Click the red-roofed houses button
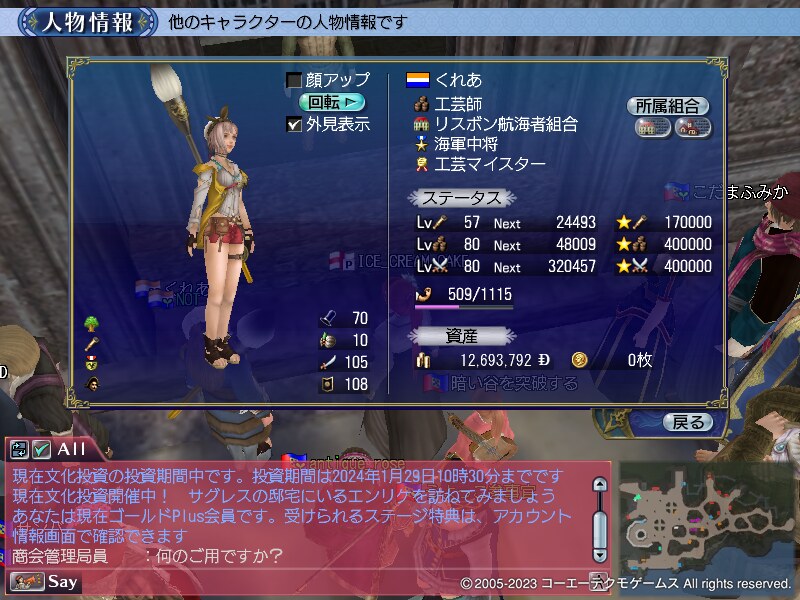Viewport: 800px width, 600px height. tap(692, 127)
